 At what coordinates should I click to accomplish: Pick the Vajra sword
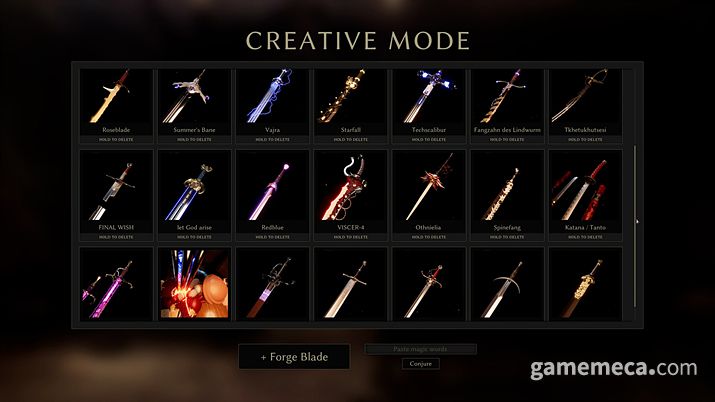point(273,100)
